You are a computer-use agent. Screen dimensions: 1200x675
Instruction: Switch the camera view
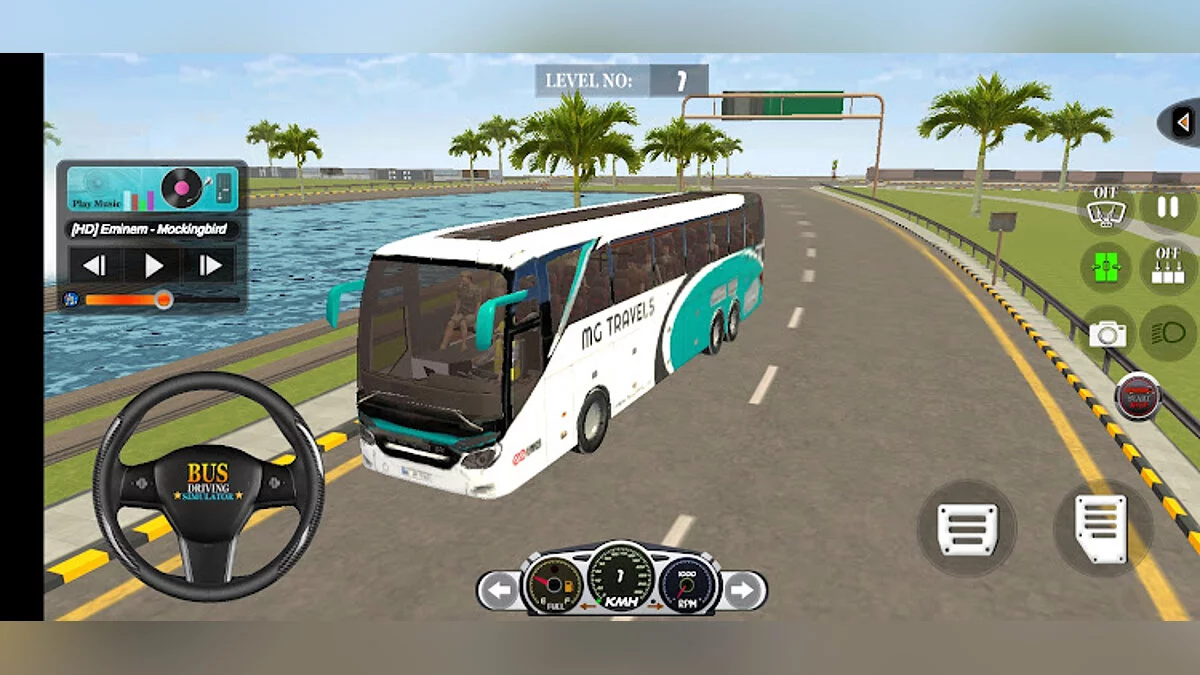click(x=1107, y=334)
